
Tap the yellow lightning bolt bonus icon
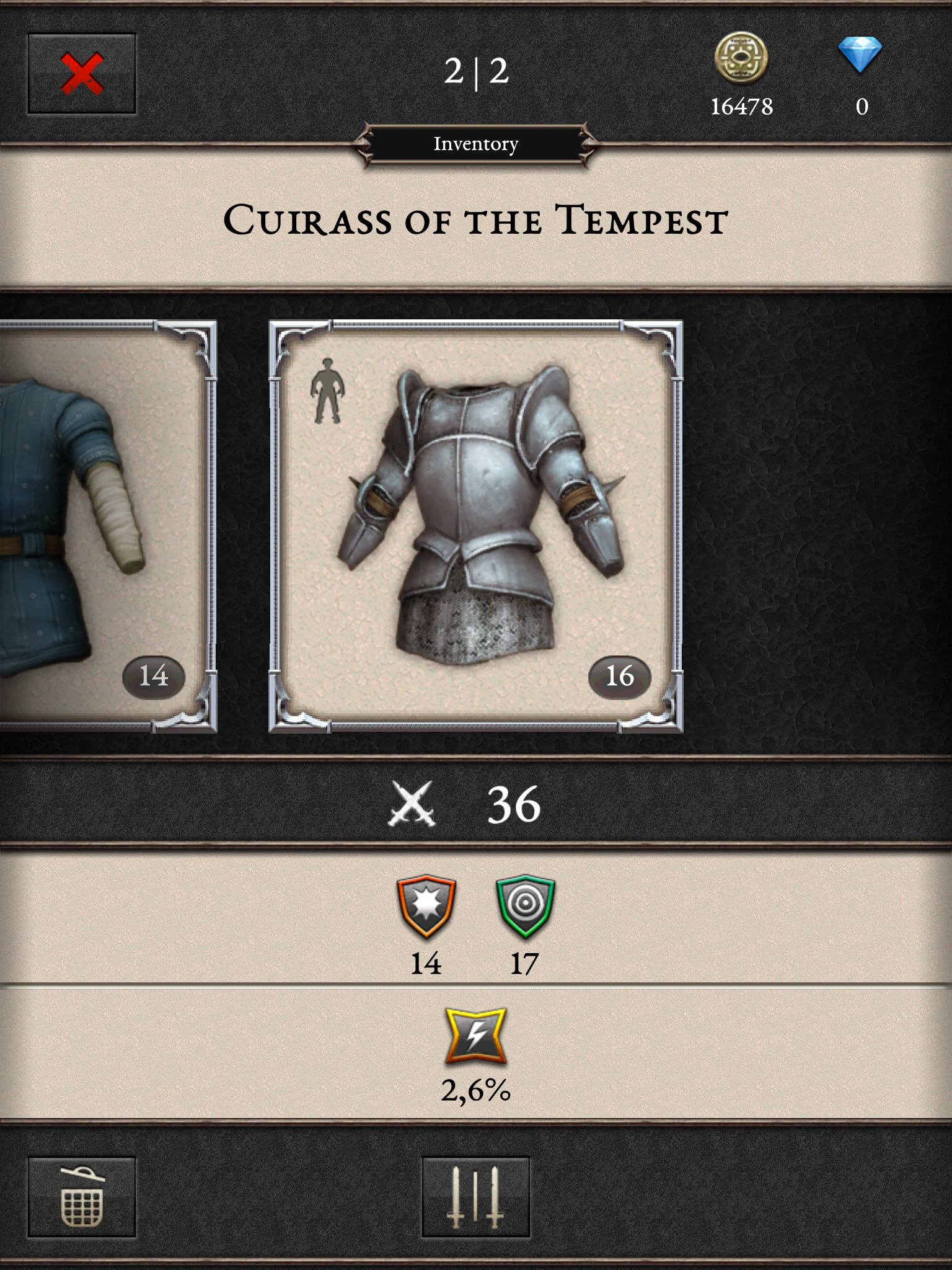(x=475, y=1037)
